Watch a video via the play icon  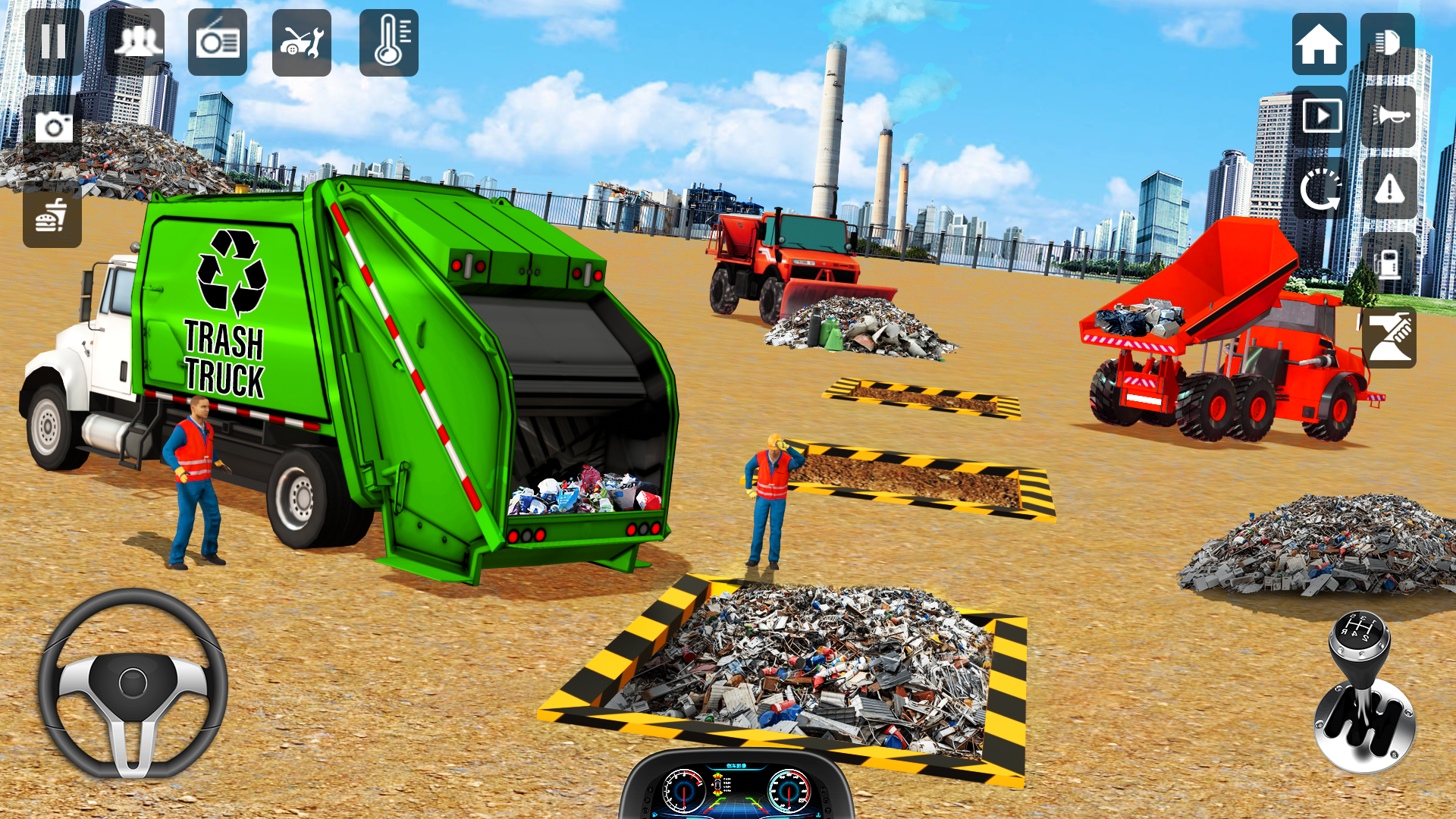click(x=1321, y=115)
